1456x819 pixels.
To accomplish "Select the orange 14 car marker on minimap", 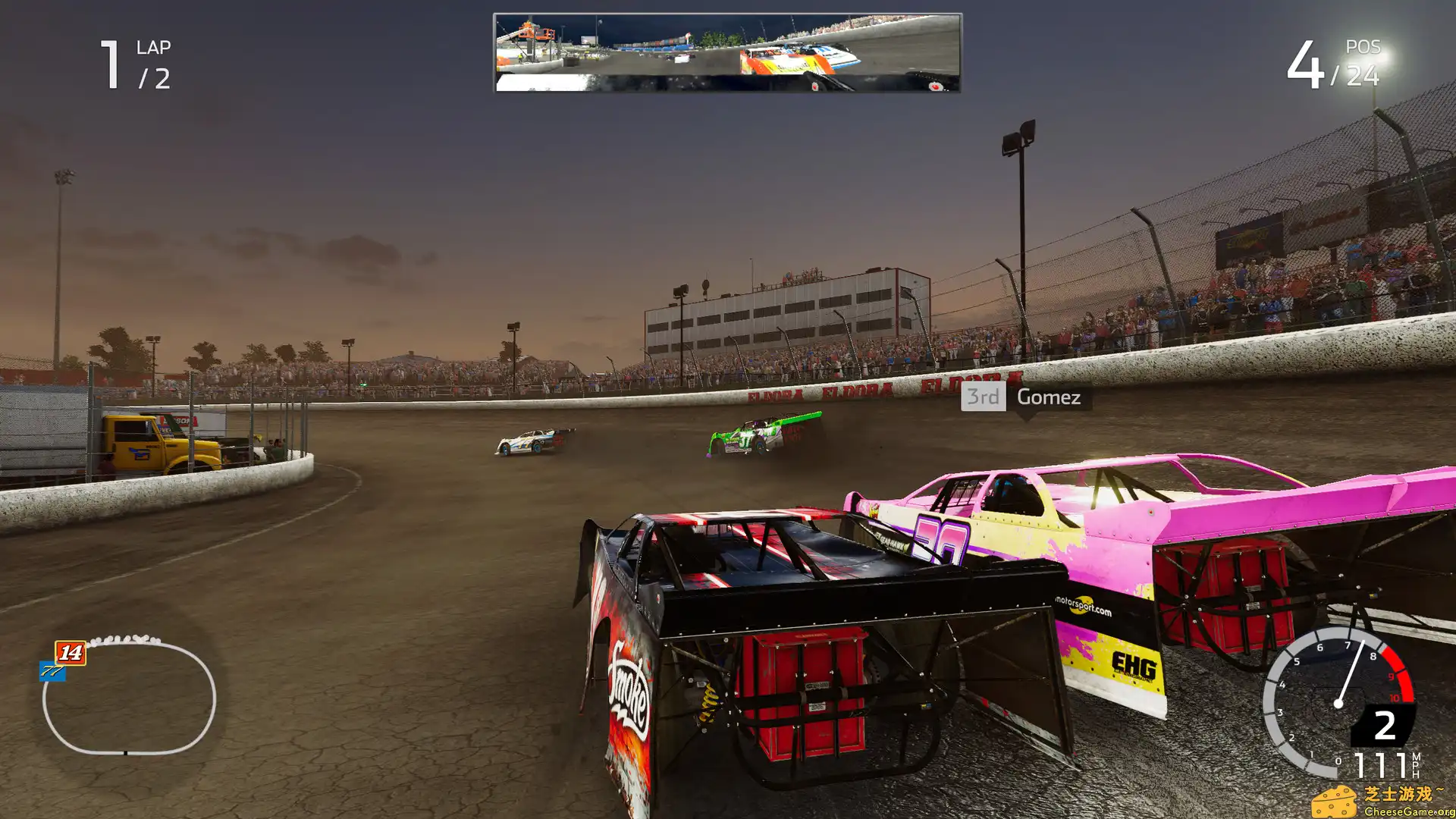I will 71,653.
